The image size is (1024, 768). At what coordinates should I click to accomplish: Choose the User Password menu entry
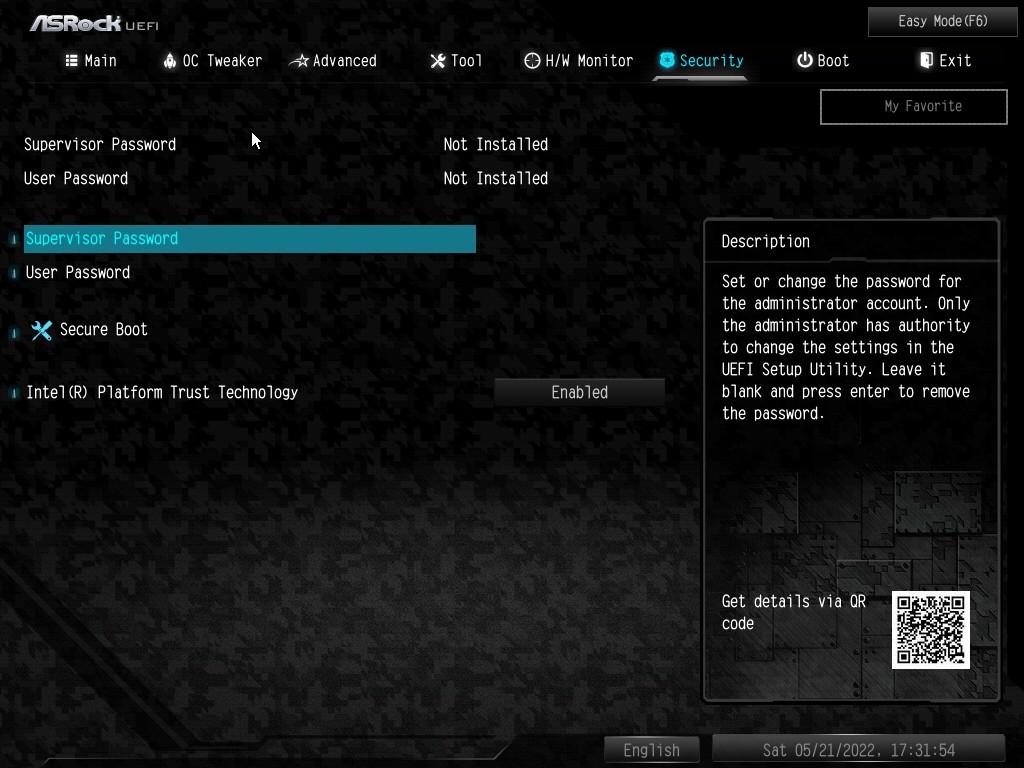[x=78, y=272]
